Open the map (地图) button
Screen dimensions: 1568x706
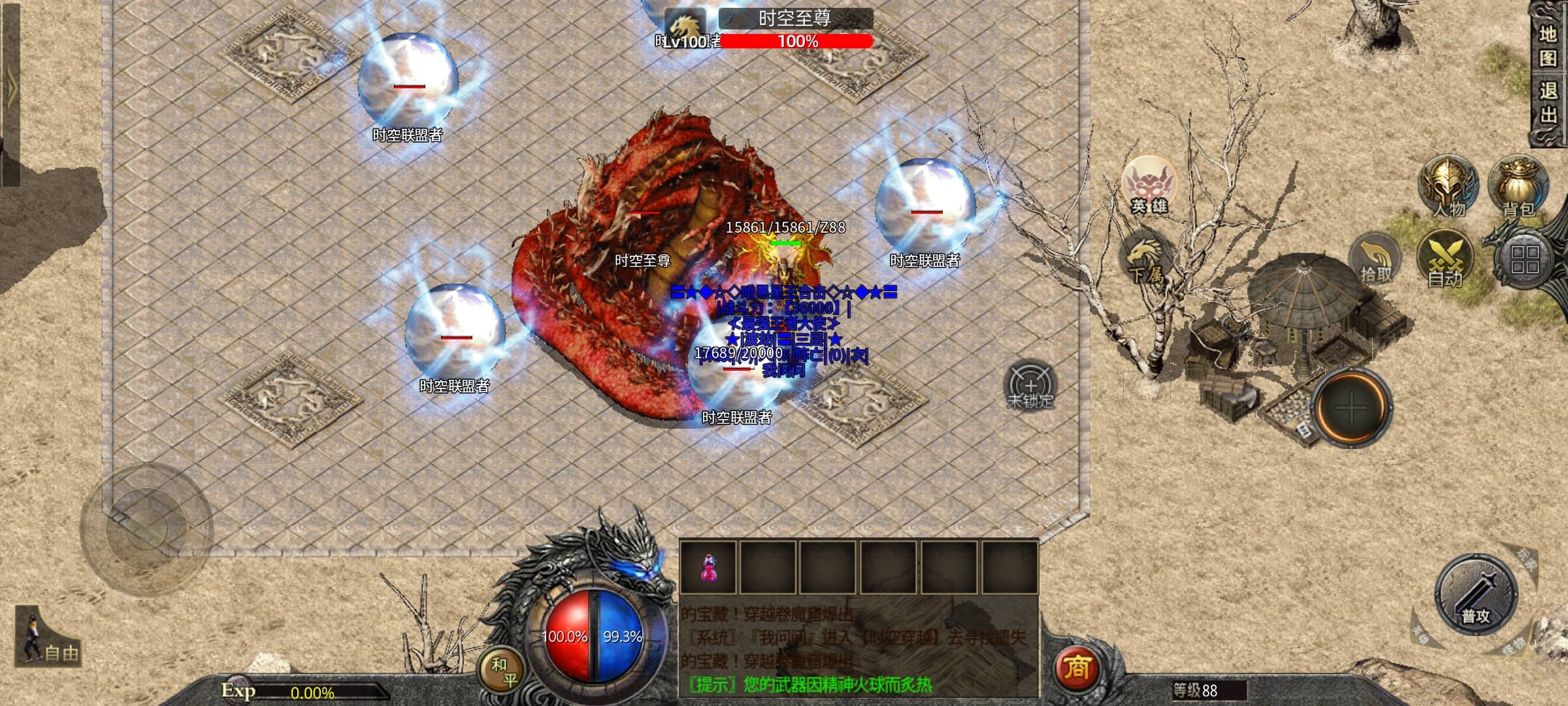[1547, 45]
